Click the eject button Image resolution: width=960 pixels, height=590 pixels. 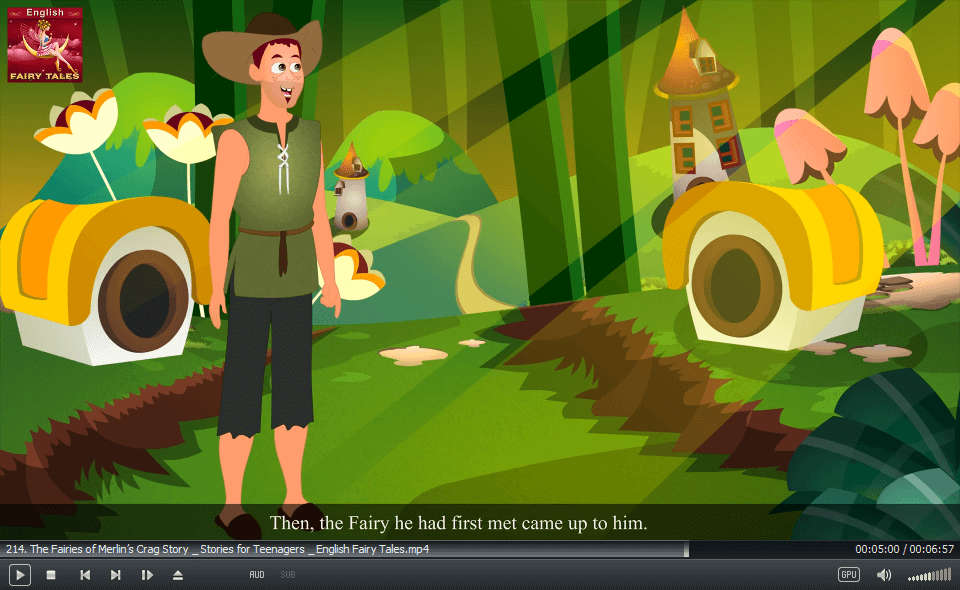click(x=178, y=575)
